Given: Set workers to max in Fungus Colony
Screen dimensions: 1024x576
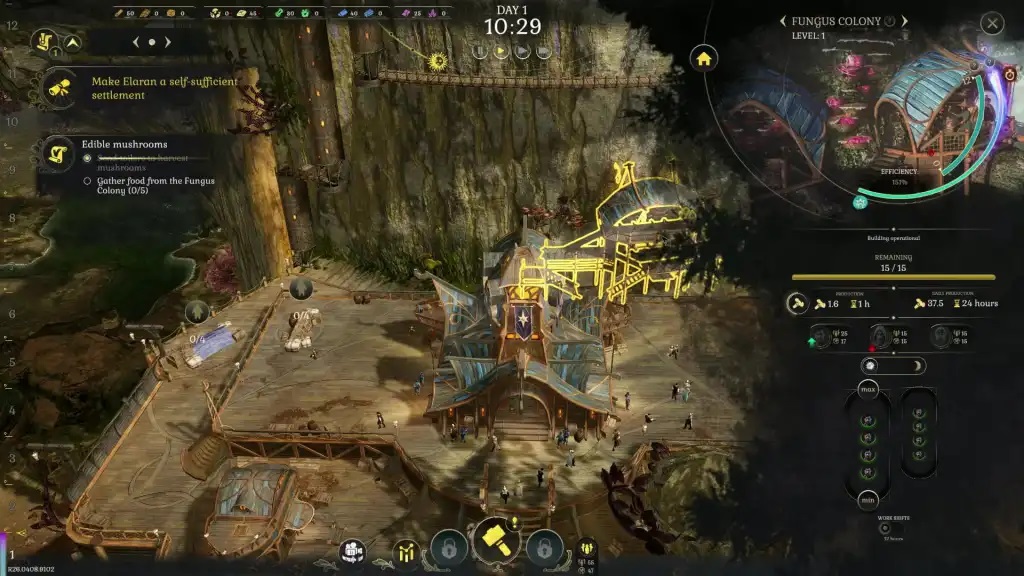Looking at the screenshot, I should 868,388.
